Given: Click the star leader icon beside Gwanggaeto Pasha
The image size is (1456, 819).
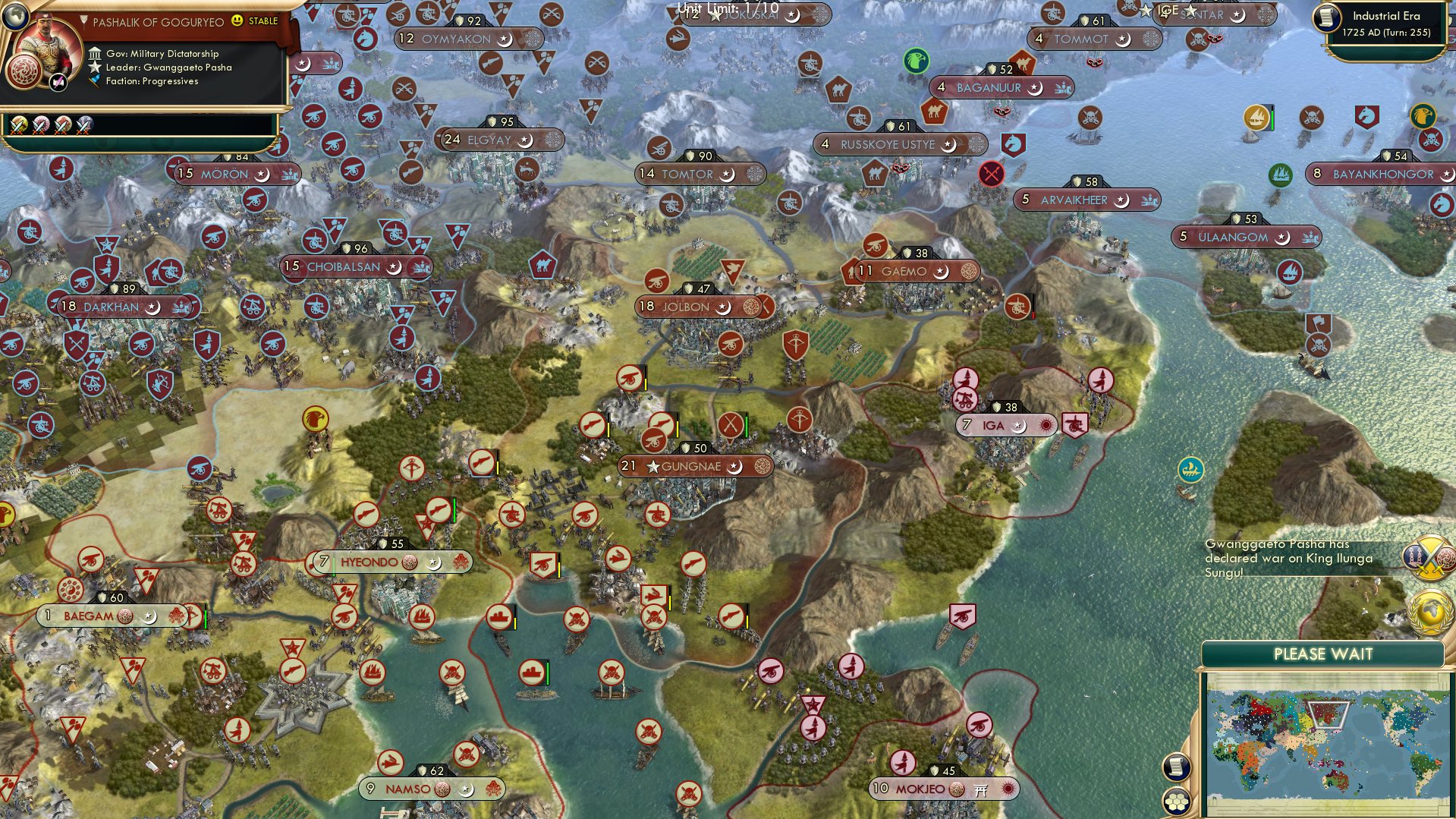Looking at the screenshot, I should [x=95, y=68].
